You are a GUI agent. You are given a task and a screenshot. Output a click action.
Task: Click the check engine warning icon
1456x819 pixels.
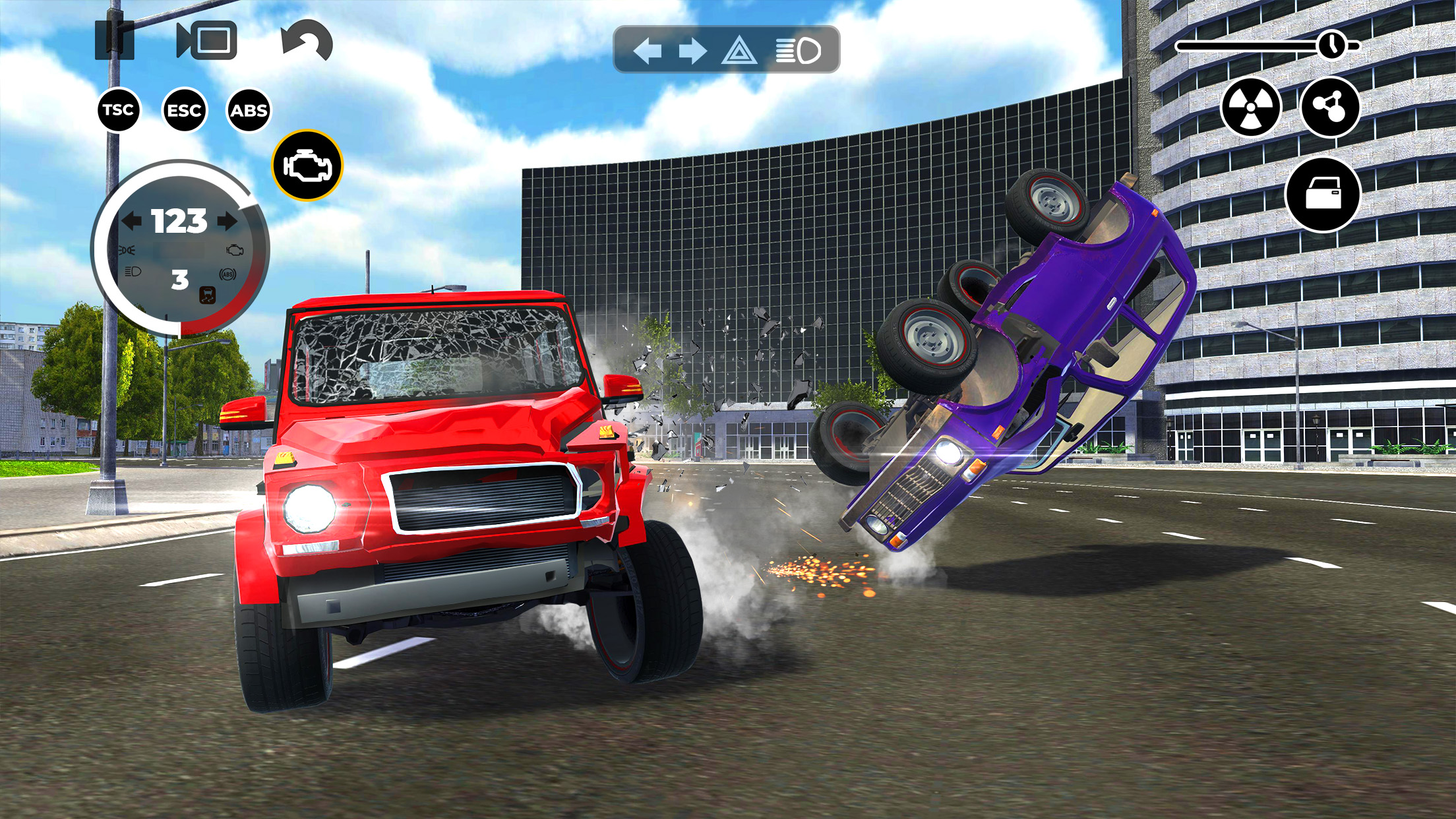[x=308, y=167]
